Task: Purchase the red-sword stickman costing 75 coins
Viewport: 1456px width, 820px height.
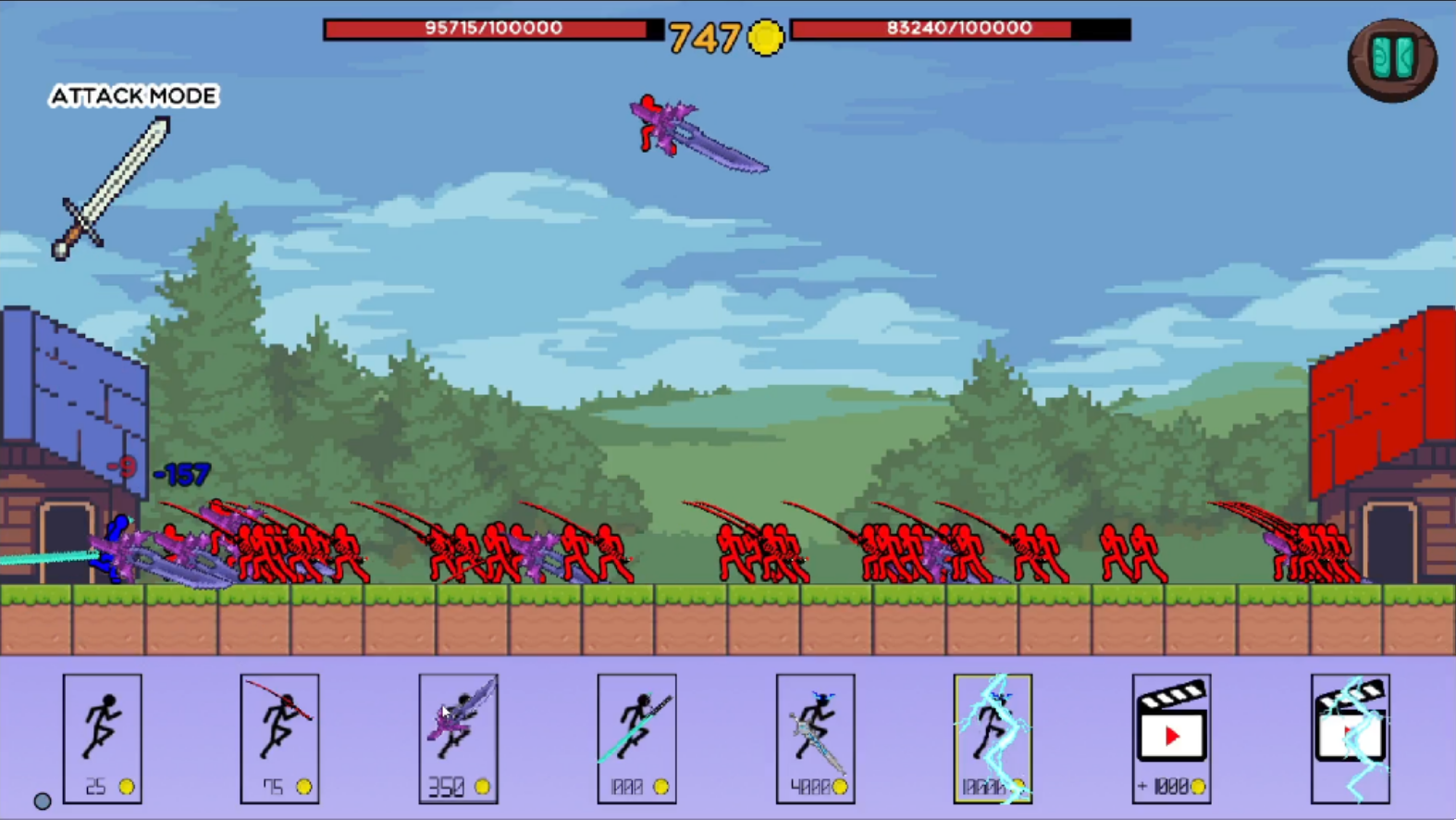Action: click(x=279, y=736)
